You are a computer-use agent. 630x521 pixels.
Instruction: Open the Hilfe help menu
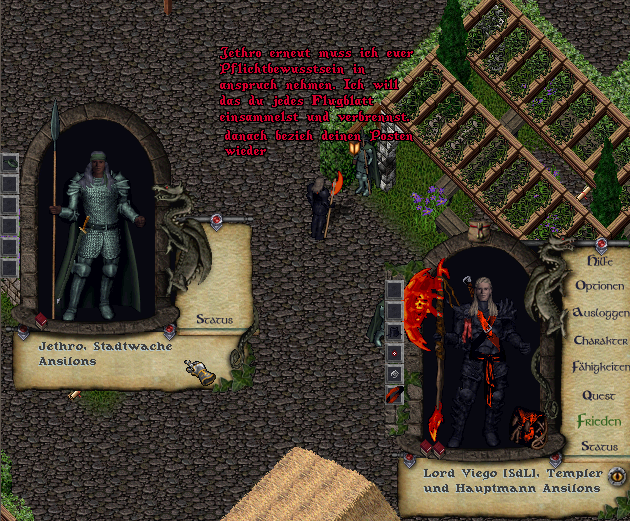click(601, 260)
